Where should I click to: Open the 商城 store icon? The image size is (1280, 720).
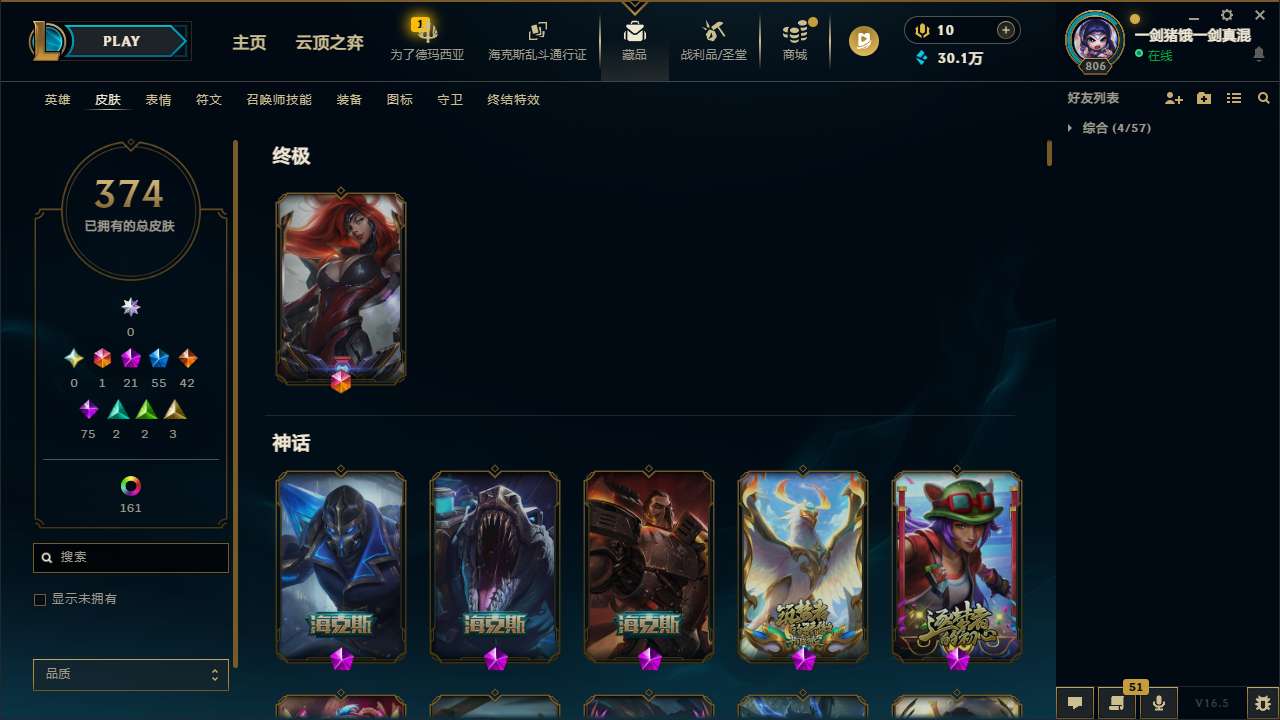tap(795, 40)
